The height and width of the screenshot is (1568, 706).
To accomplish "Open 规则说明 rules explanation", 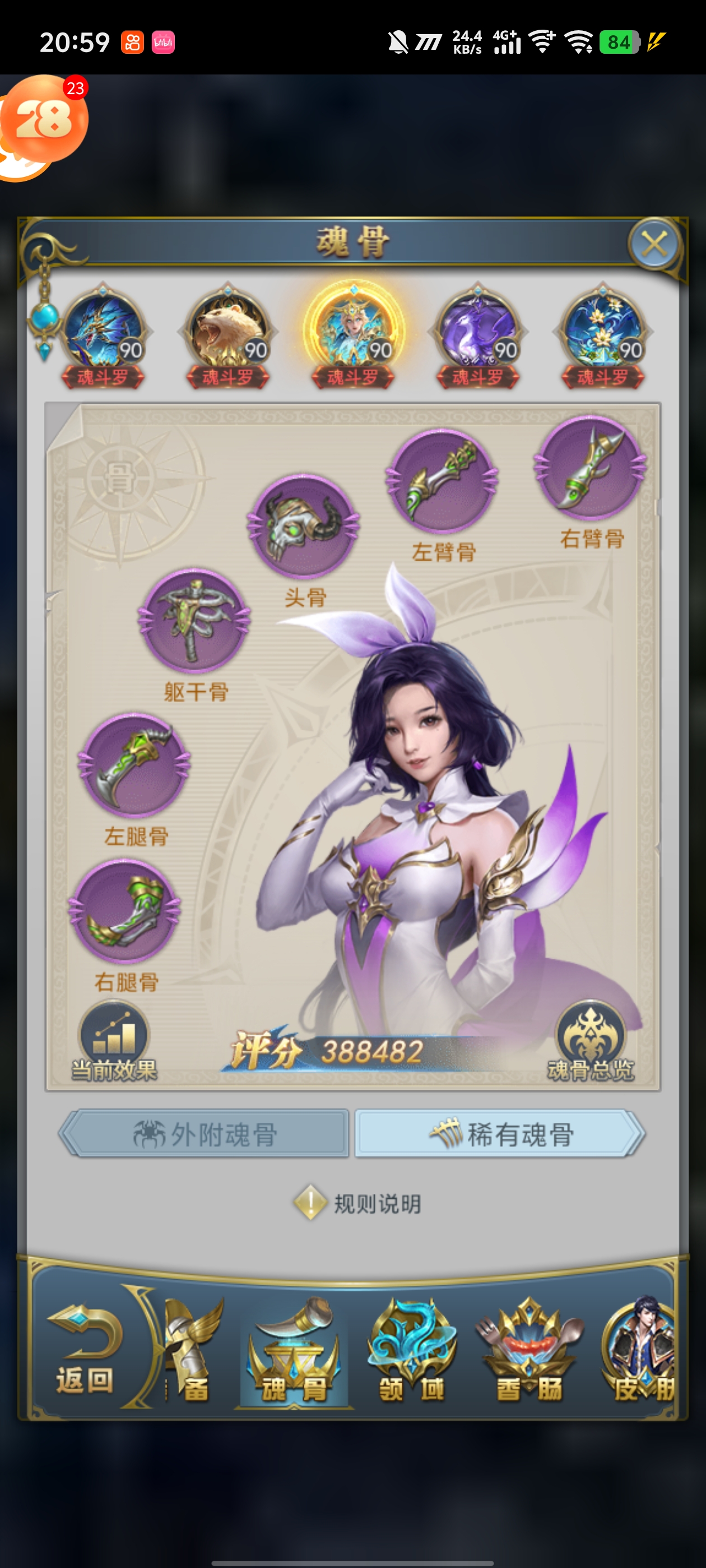I will (x=358, y=1203).
